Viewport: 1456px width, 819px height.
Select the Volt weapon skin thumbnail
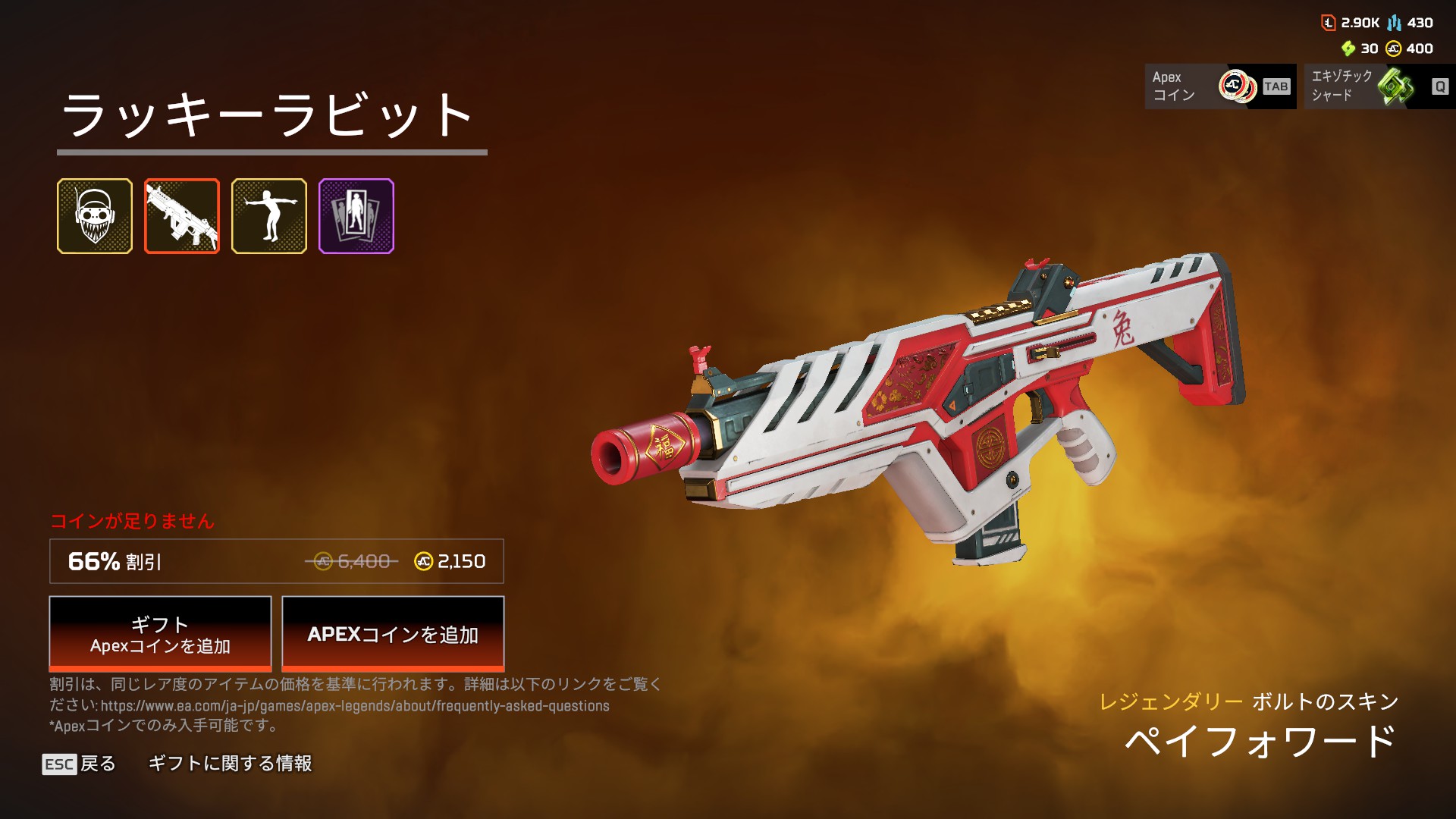pyautogui.click(x=182, y=216)
